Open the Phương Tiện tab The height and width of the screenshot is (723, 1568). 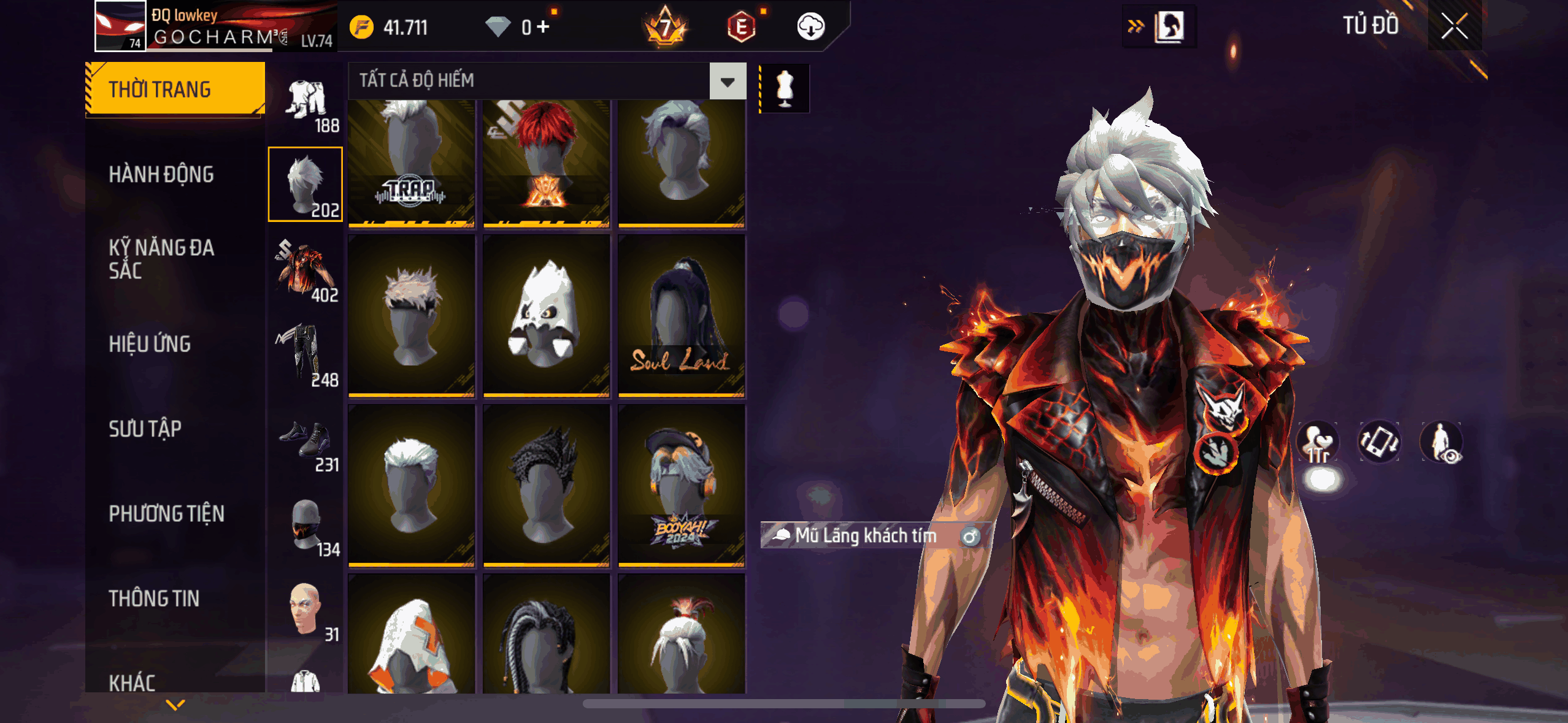(x=166, y=513)
